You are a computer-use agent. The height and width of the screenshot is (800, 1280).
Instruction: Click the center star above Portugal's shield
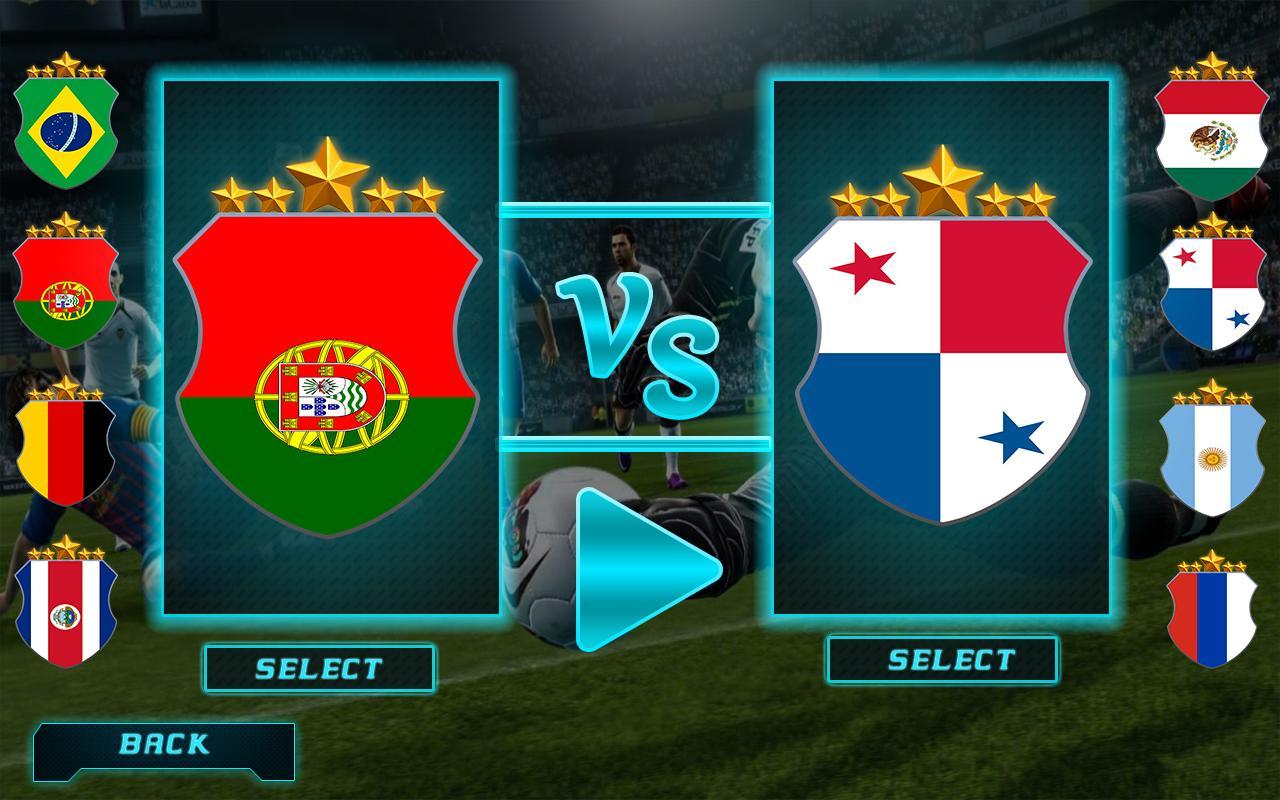click(327, 175)
